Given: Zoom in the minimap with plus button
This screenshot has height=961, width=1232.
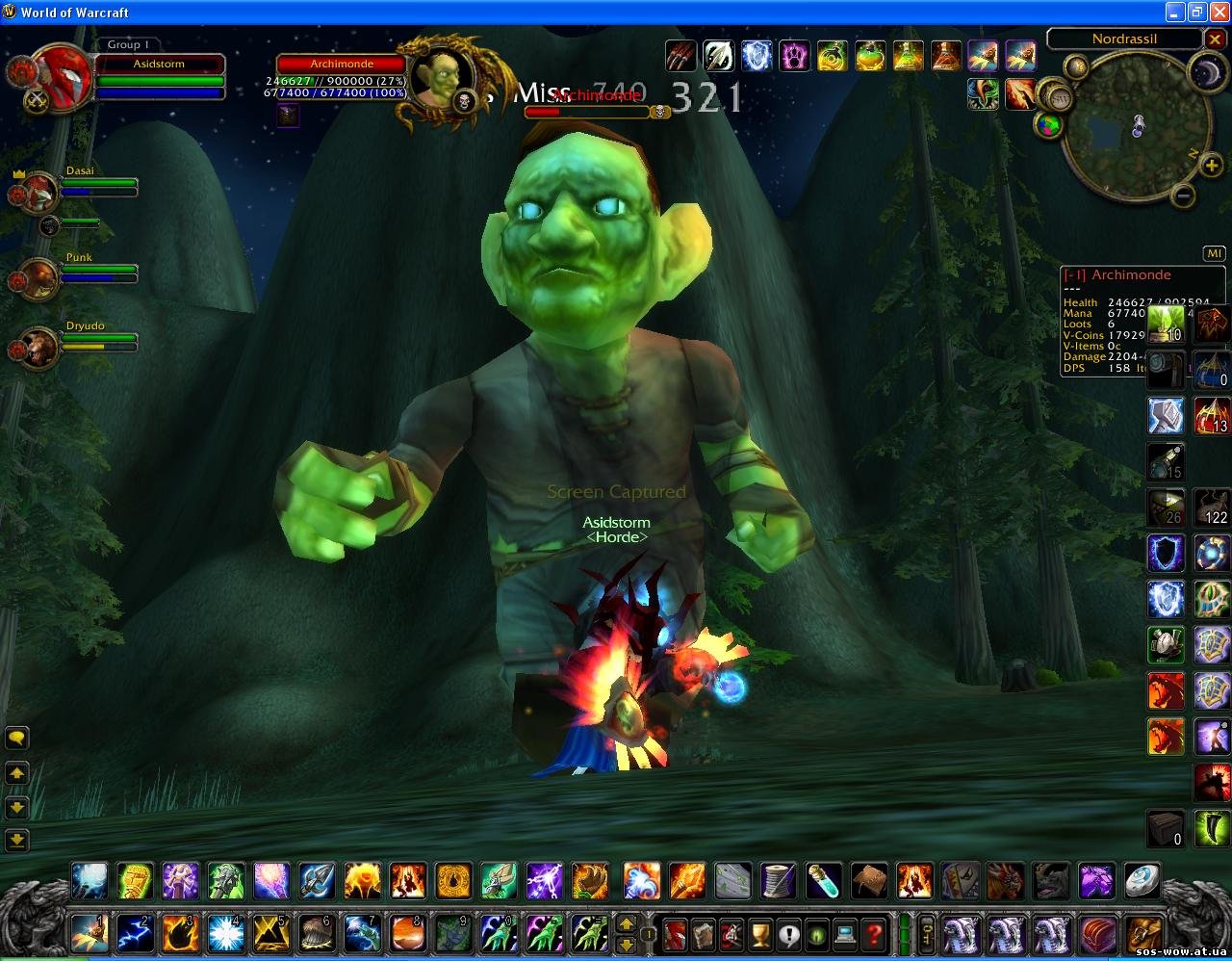Looking at the screenshot, I should click(x=1210, y=166).
